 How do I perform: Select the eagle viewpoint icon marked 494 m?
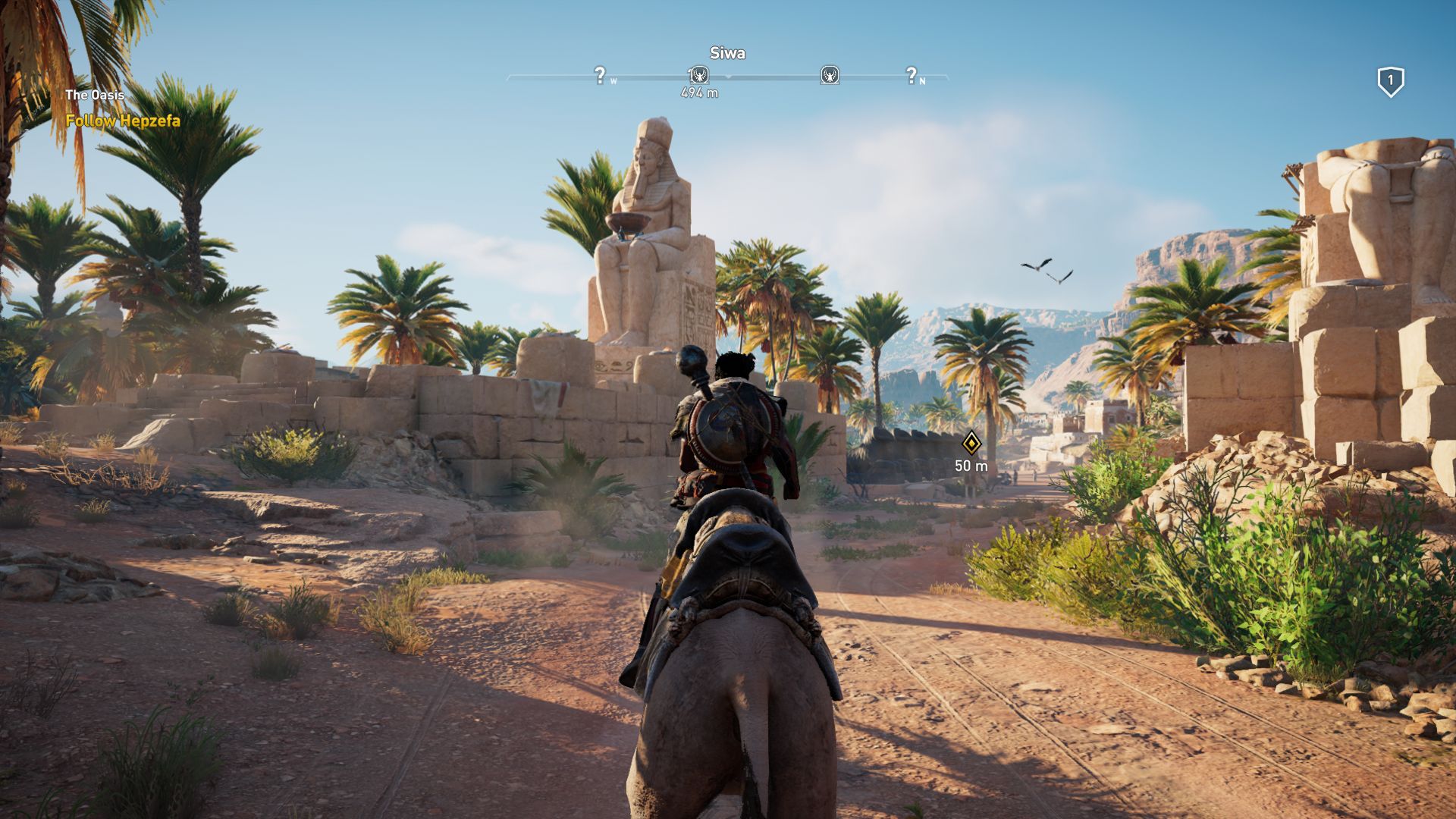click(699, 75)
